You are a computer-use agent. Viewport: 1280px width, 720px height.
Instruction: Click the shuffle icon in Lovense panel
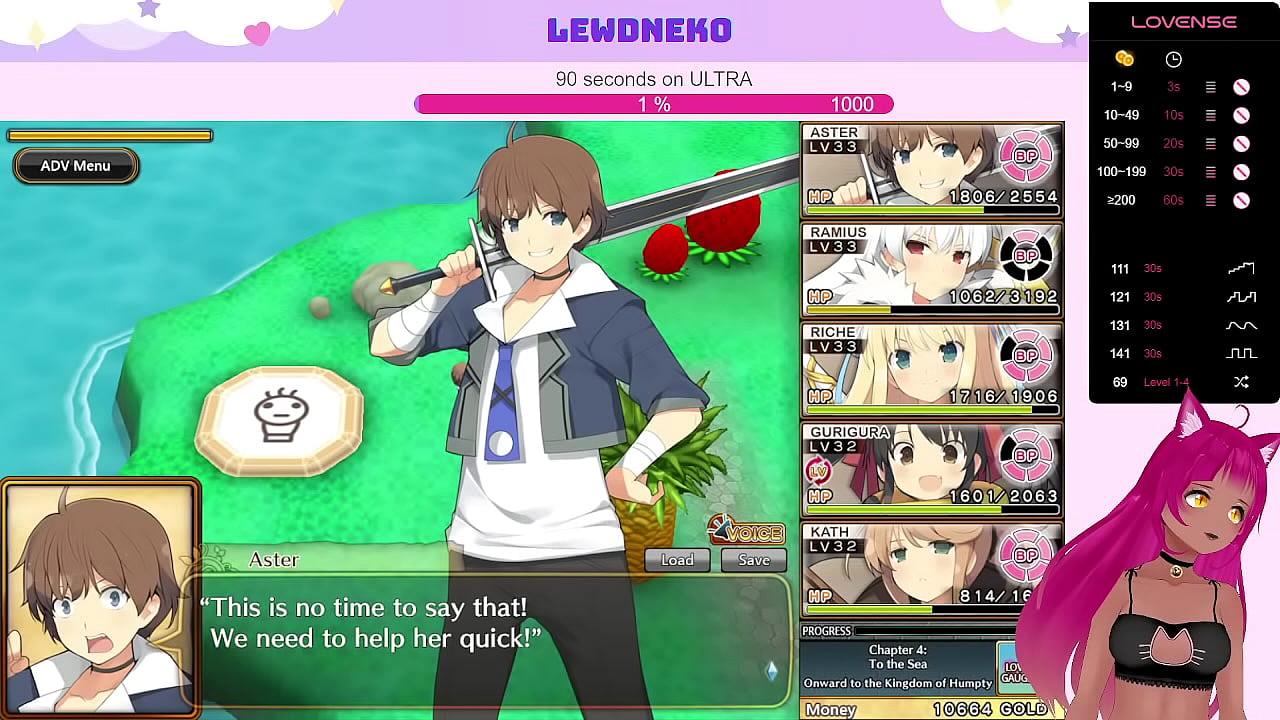[1241, 382]
